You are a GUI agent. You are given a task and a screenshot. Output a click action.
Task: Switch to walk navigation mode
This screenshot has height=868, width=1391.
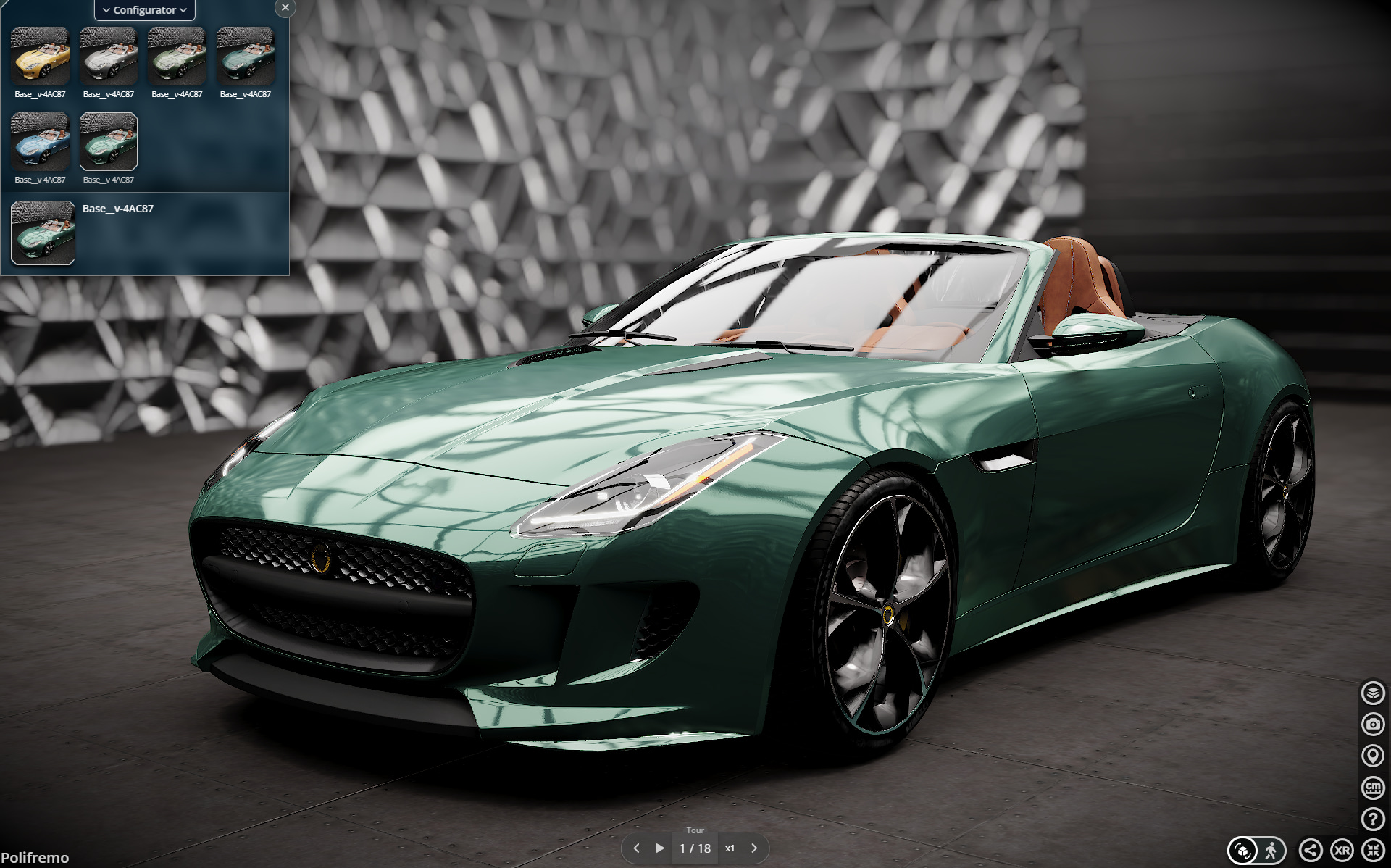(1272, 849)
